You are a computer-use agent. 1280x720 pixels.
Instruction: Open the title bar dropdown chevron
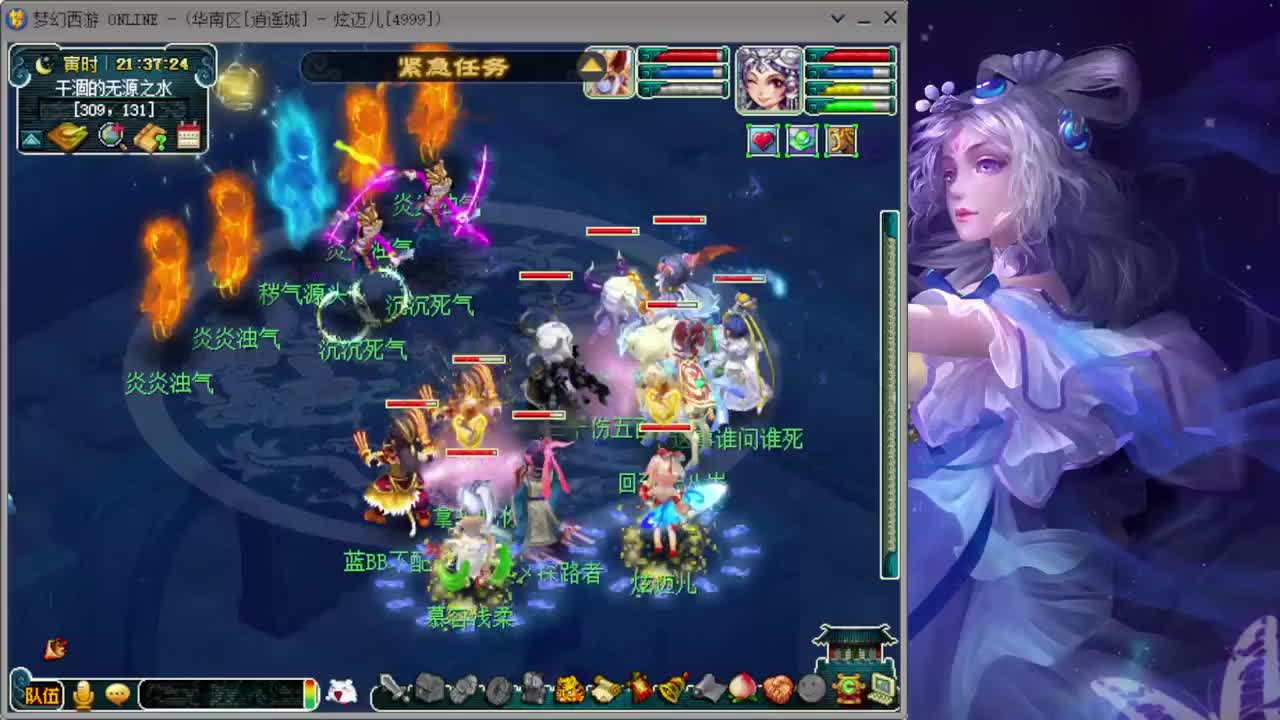pyautogui.click(x=838, y=18)
